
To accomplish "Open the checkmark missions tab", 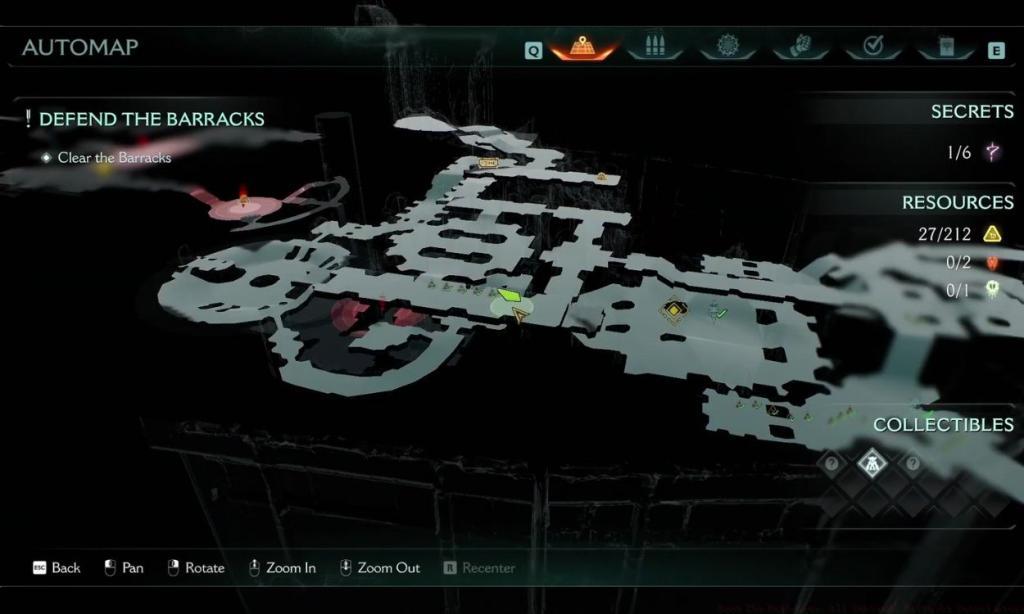I will [872, 47].
